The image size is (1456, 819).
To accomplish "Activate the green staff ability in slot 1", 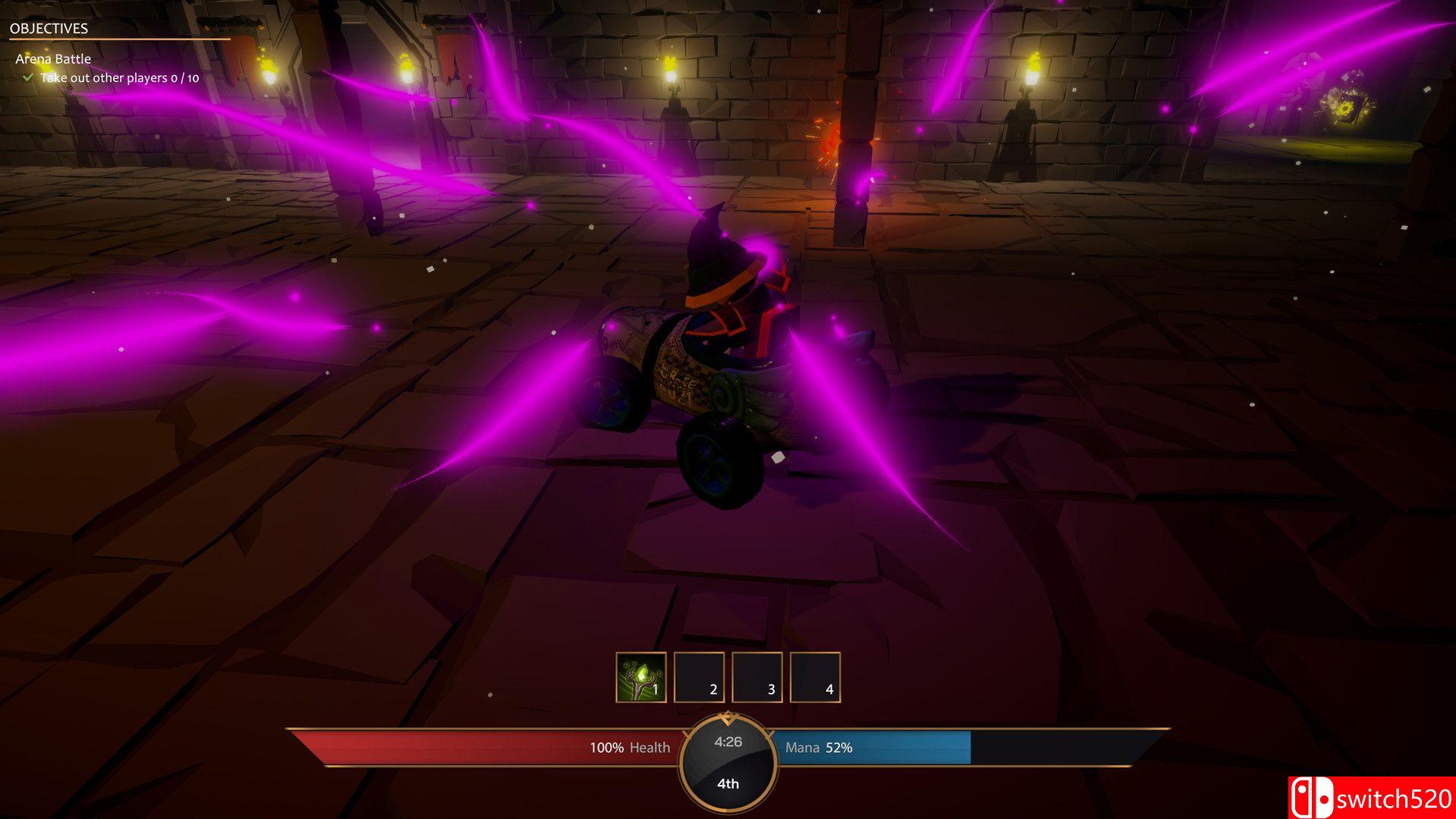I will pyautogui.click(x=641, y=677).
